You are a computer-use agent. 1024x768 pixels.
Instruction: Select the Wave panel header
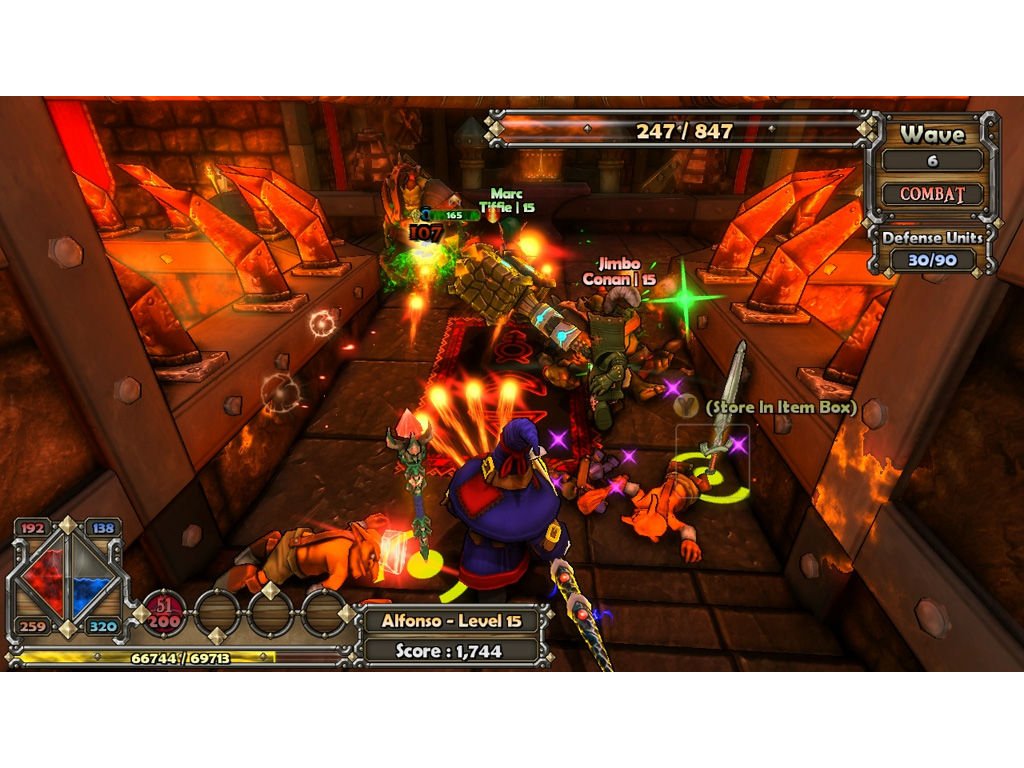point(932,134)
